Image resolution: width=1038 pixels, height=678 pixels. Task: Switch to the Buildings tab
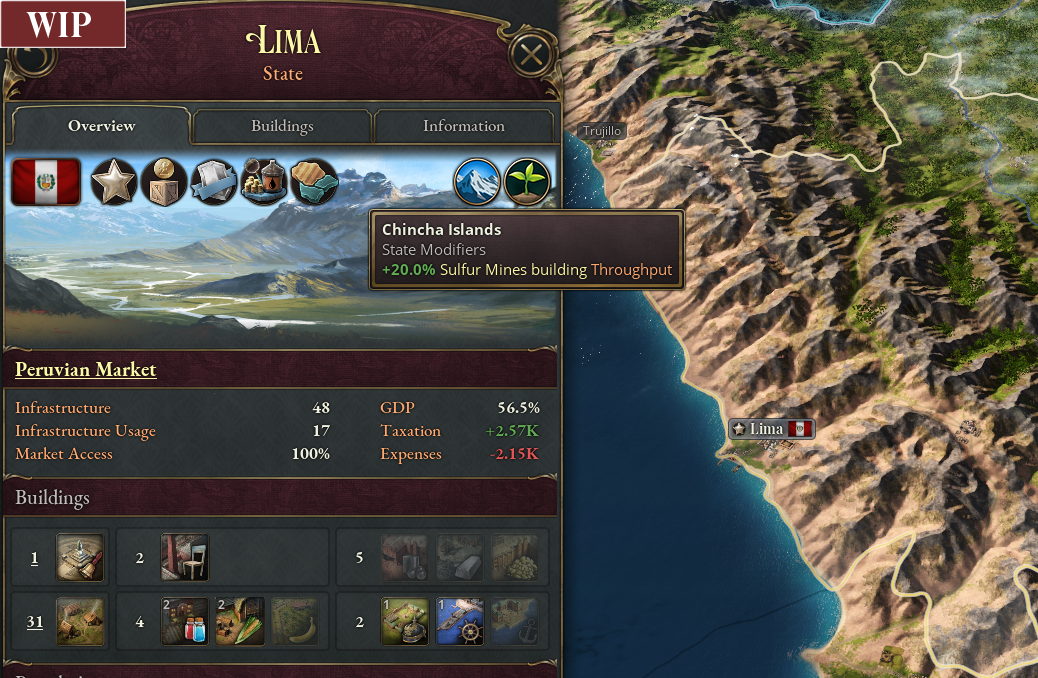point(282,126)
